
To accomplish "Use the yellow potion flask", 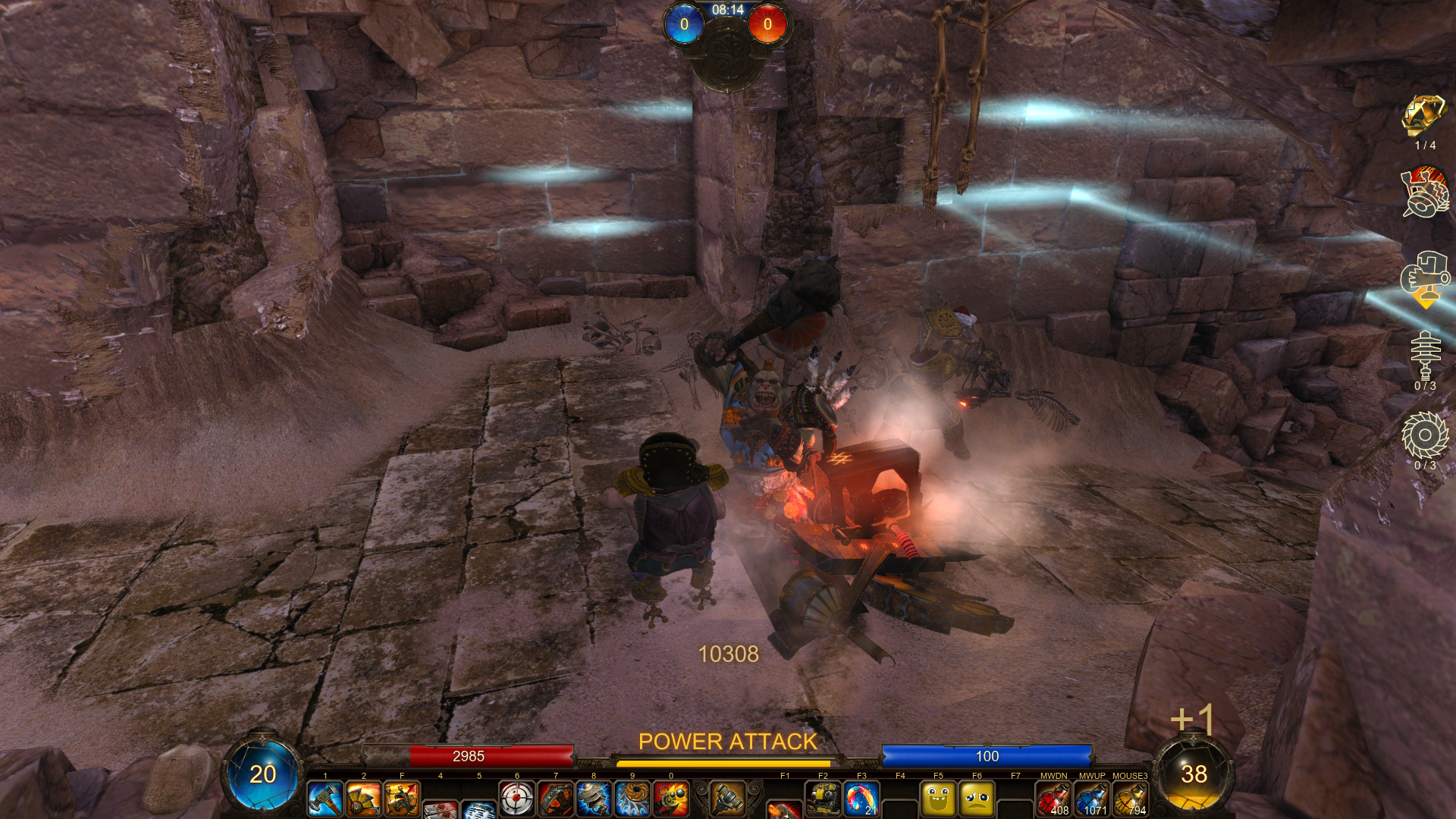I will [x=1131, y=799].
